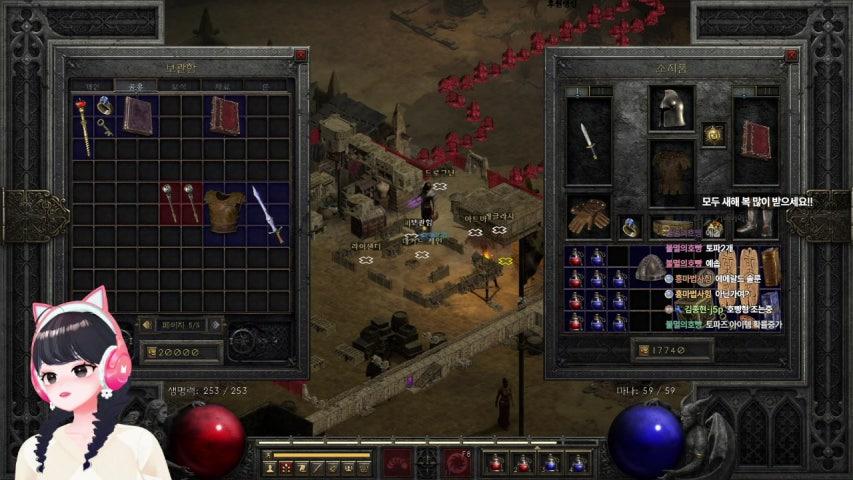Take the red spellbook from stash

[224, 115]
